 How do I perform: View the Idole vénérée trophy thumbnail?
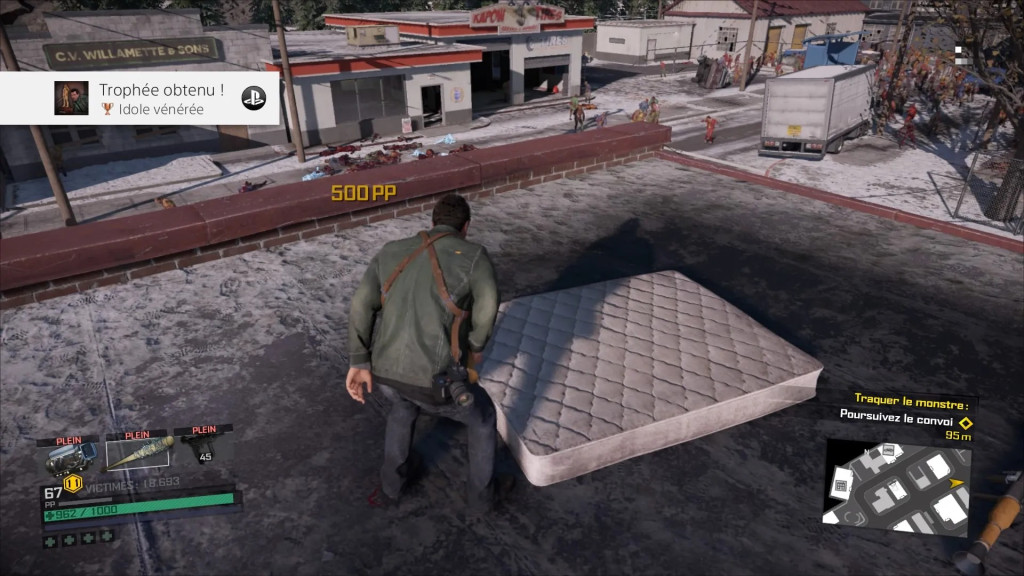pyautogui.click(x=71, y=98)
